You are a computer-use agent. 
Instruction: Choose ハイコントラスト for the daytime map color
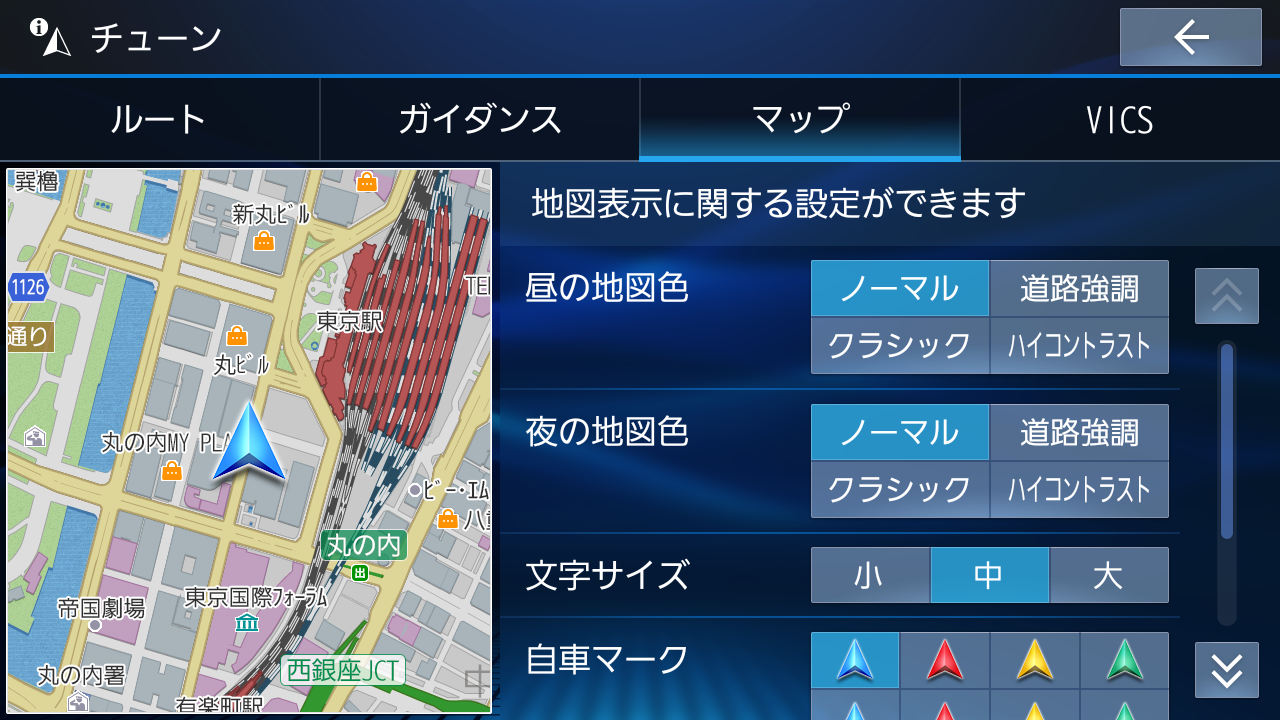1079,346
